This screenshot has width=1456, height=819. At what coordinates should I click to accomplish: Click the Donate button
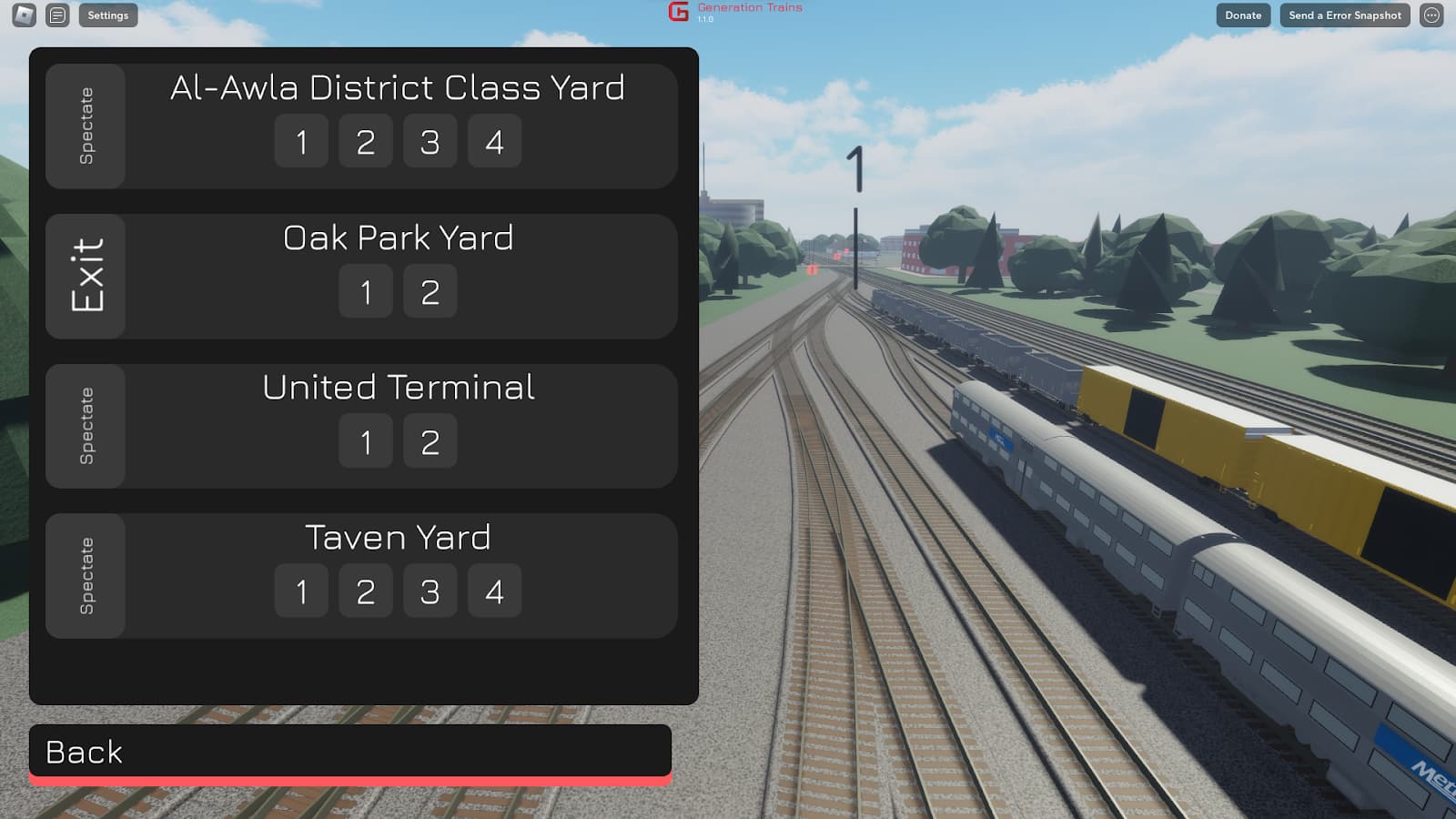[x=1243, y=15]
